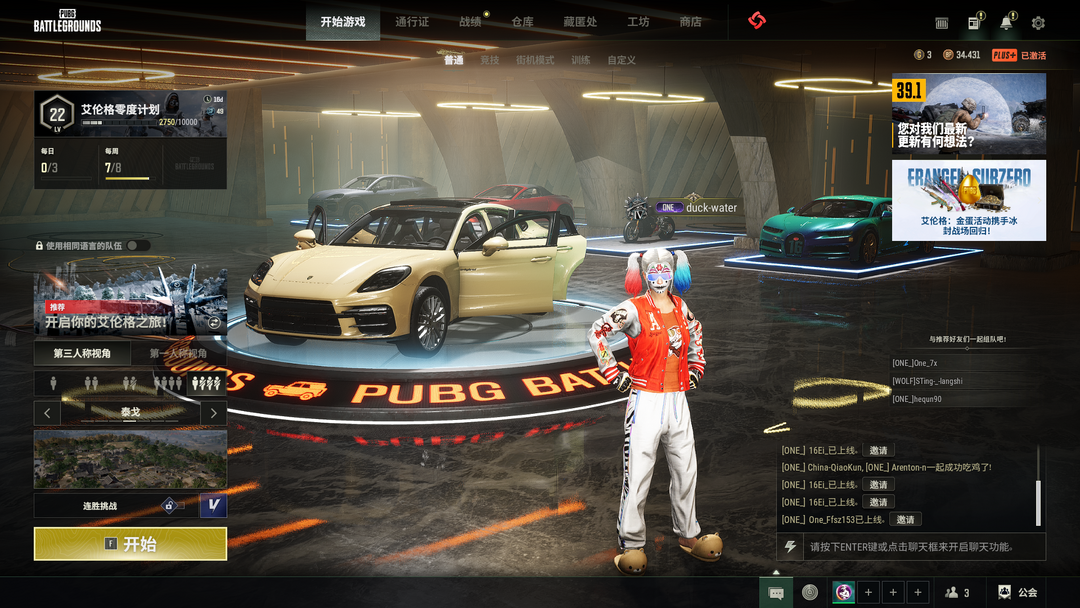This screenshot has width=1080, height=608.
Task: Switch to 街机模式 arcade tab
Action: tap(534, 60)
